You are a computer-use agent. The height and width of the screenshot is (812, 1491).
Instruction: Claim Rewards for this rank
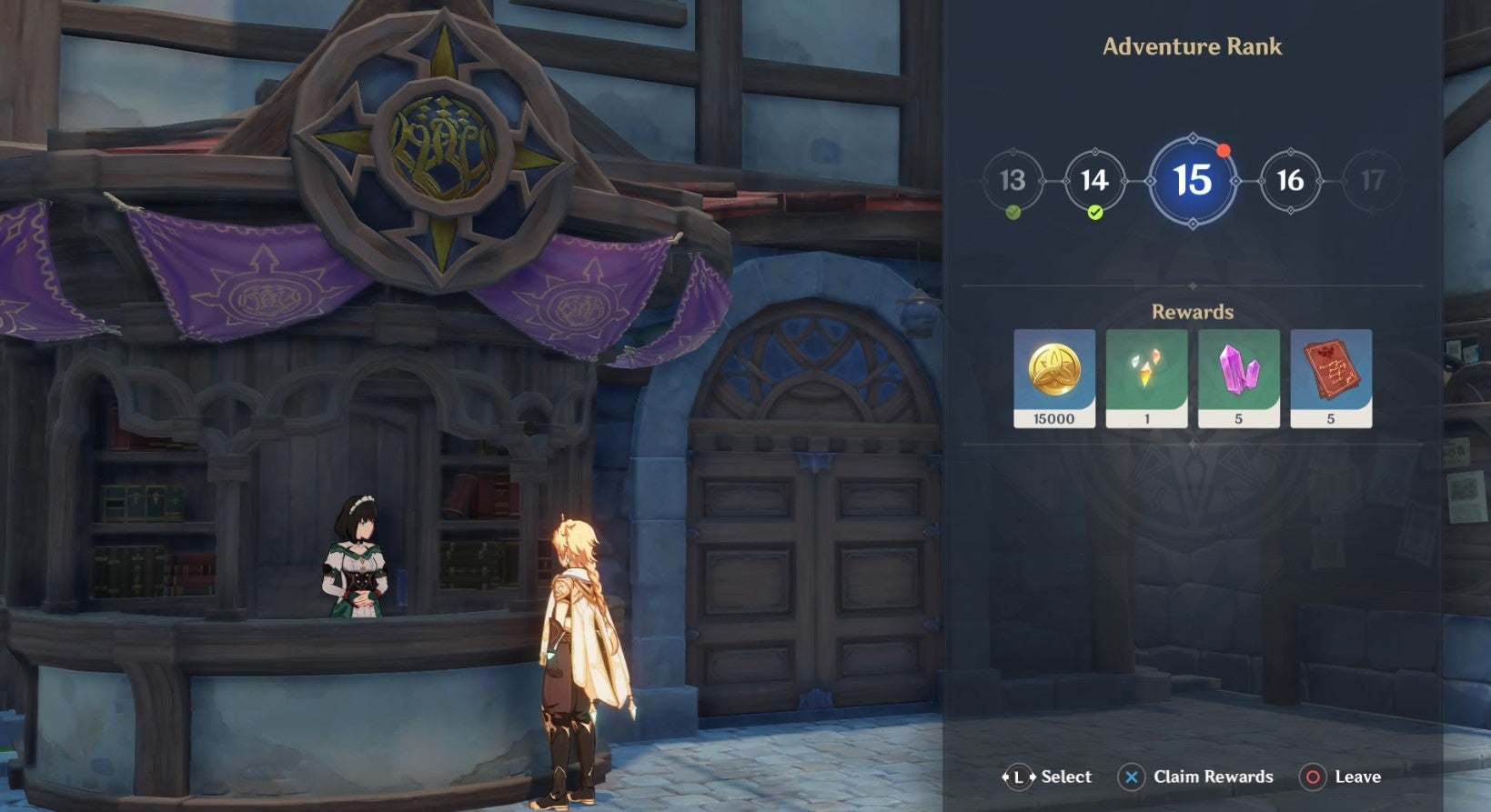1195,777
